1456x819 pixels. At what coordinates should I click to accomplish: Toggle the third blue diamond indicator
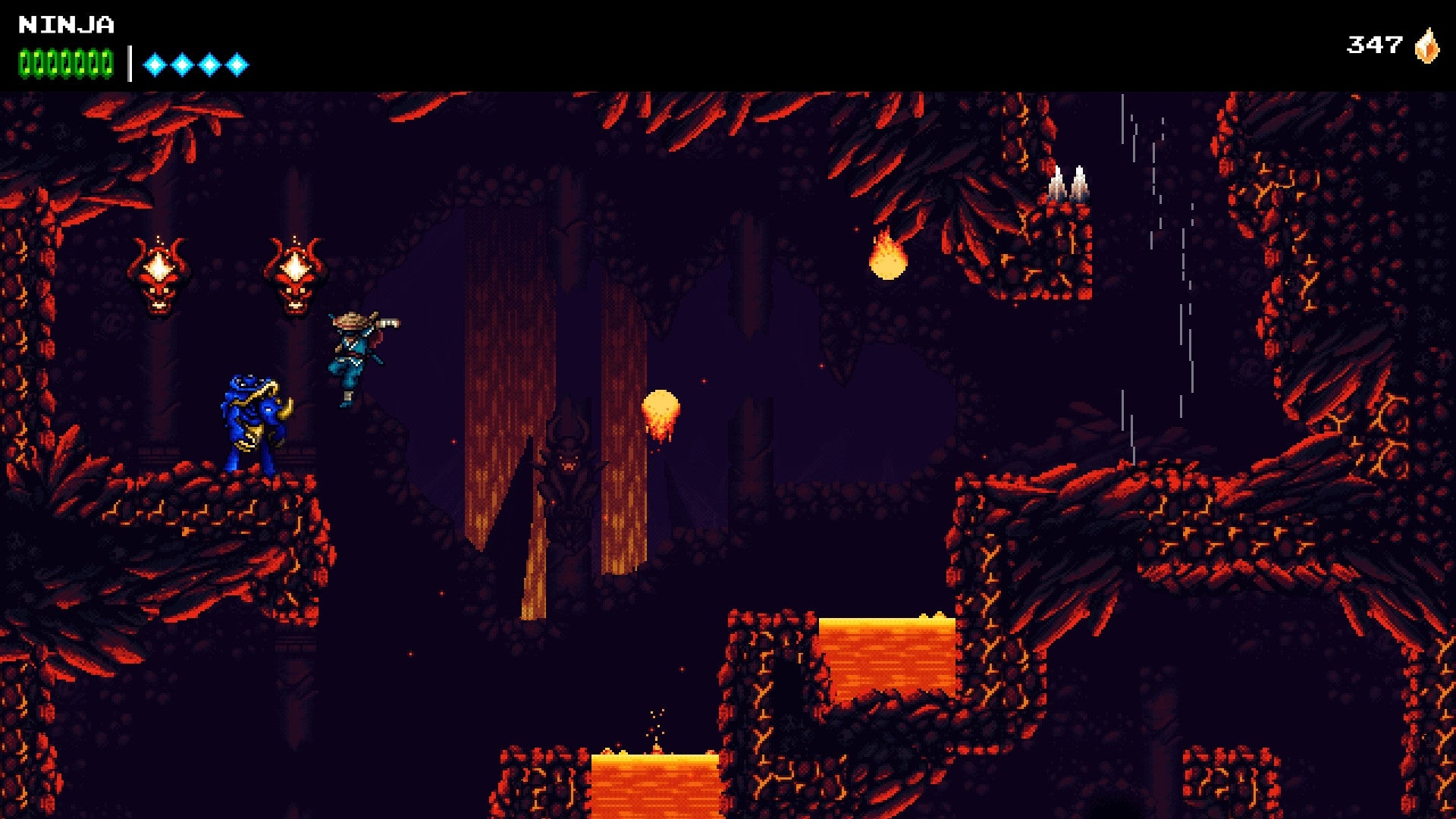pyautogui.click(x=210, y=64)
